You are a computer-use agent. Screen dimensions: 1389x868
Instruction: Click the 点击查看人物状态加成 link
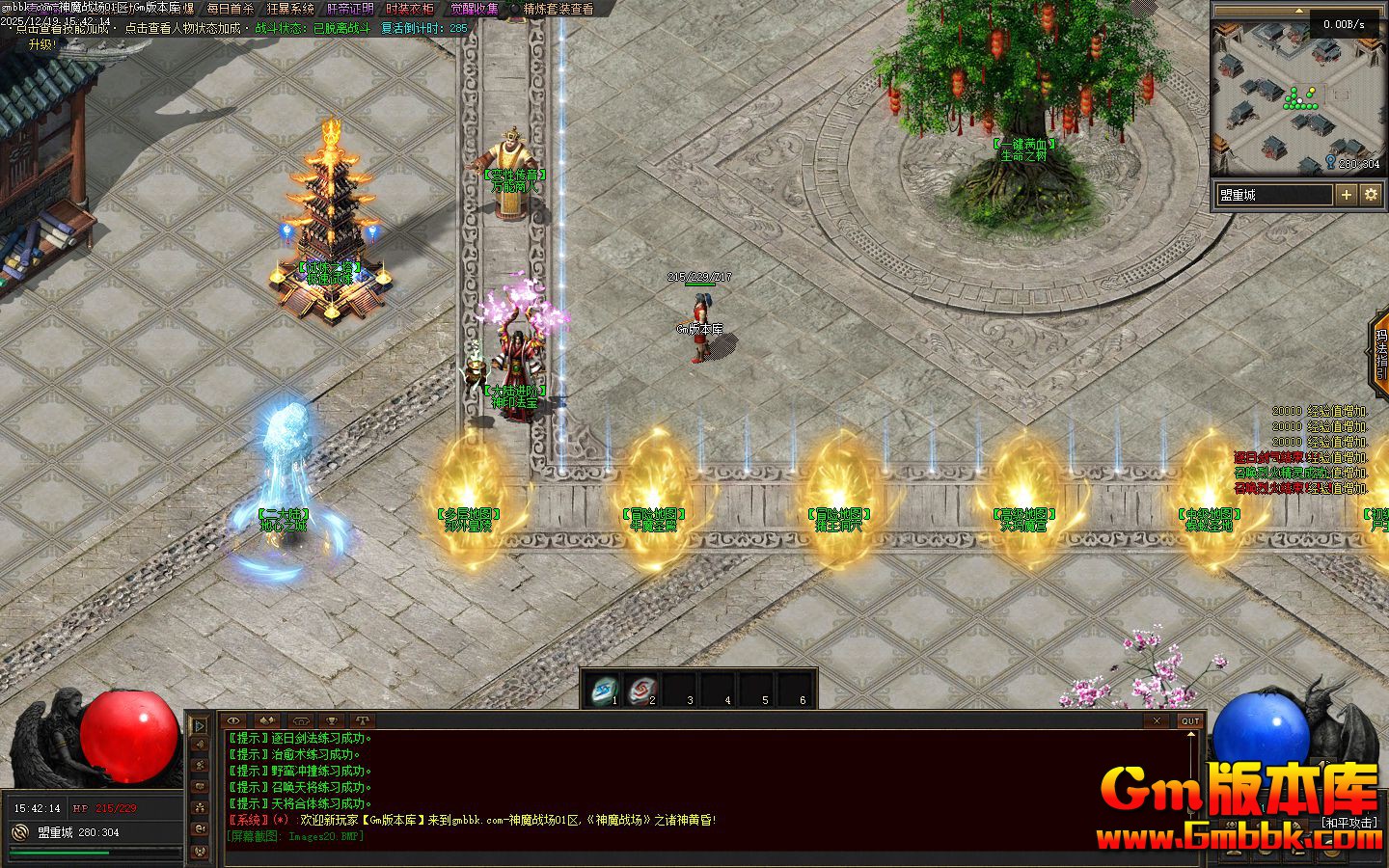[x=182, y=28]
